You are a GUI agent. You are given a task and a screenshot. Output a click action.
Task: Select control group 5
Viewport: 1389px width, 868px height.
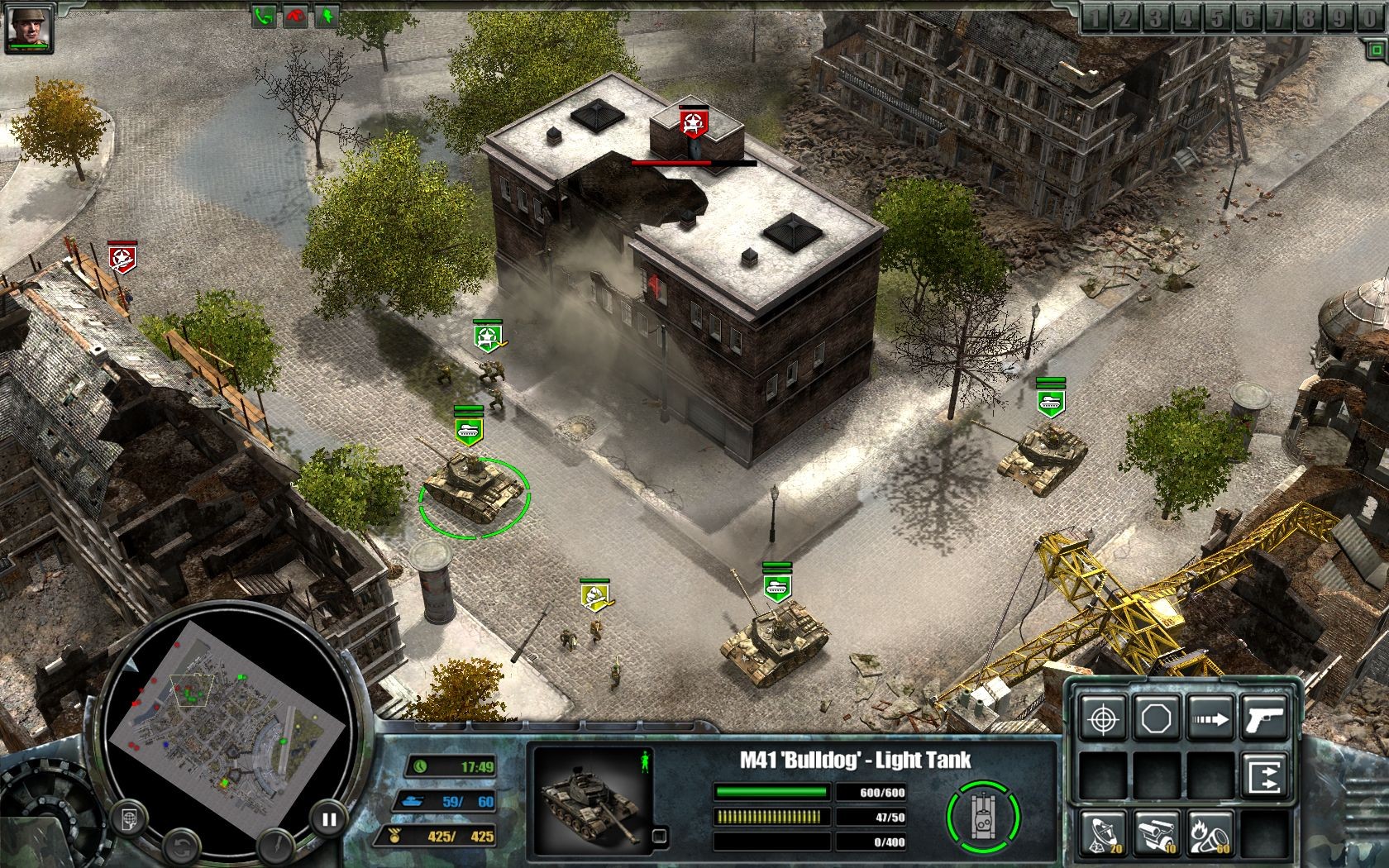[x=1216, y=18]
